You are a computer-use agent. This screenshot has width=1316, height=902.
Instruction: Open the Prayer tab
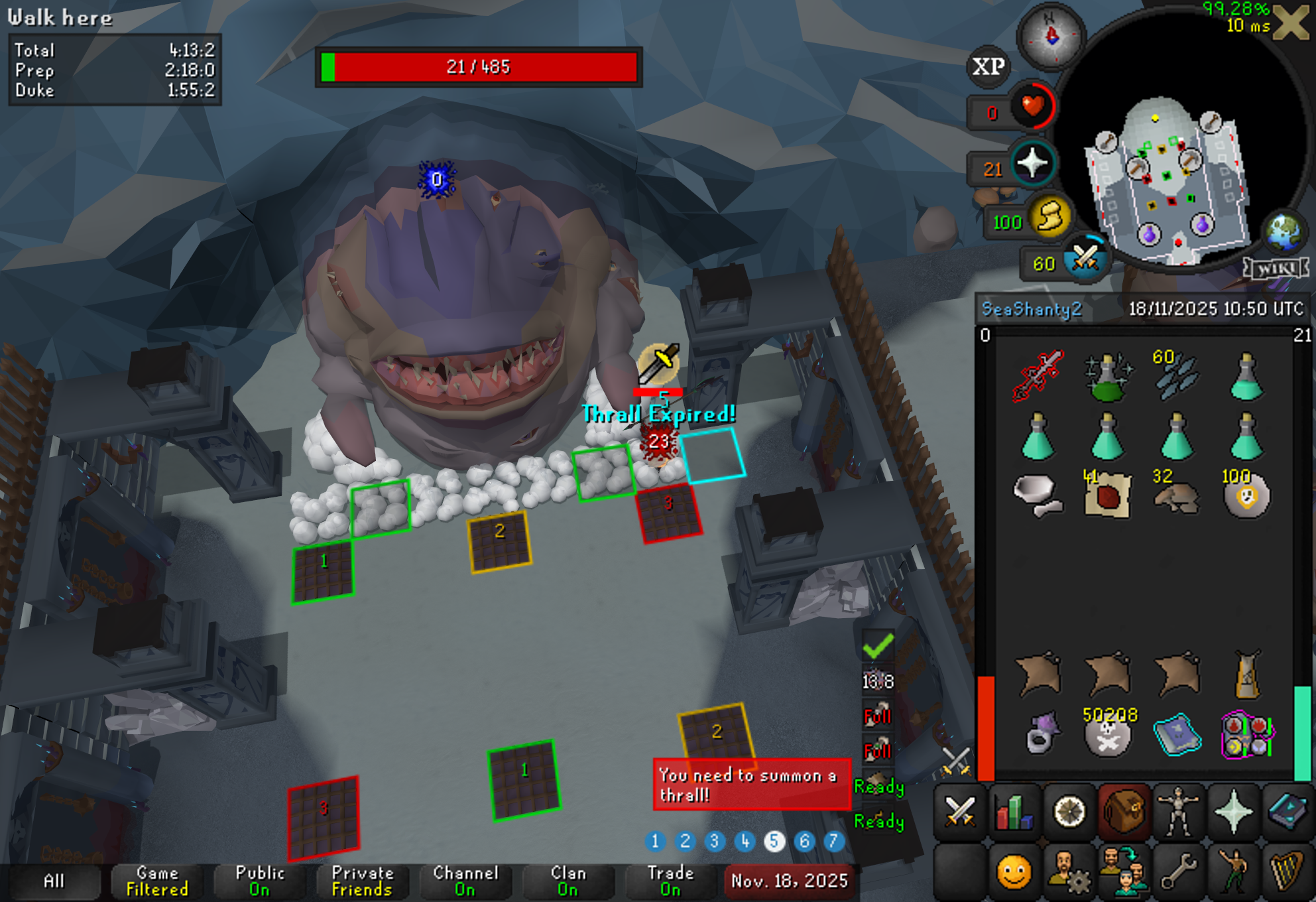[1233, 812]
